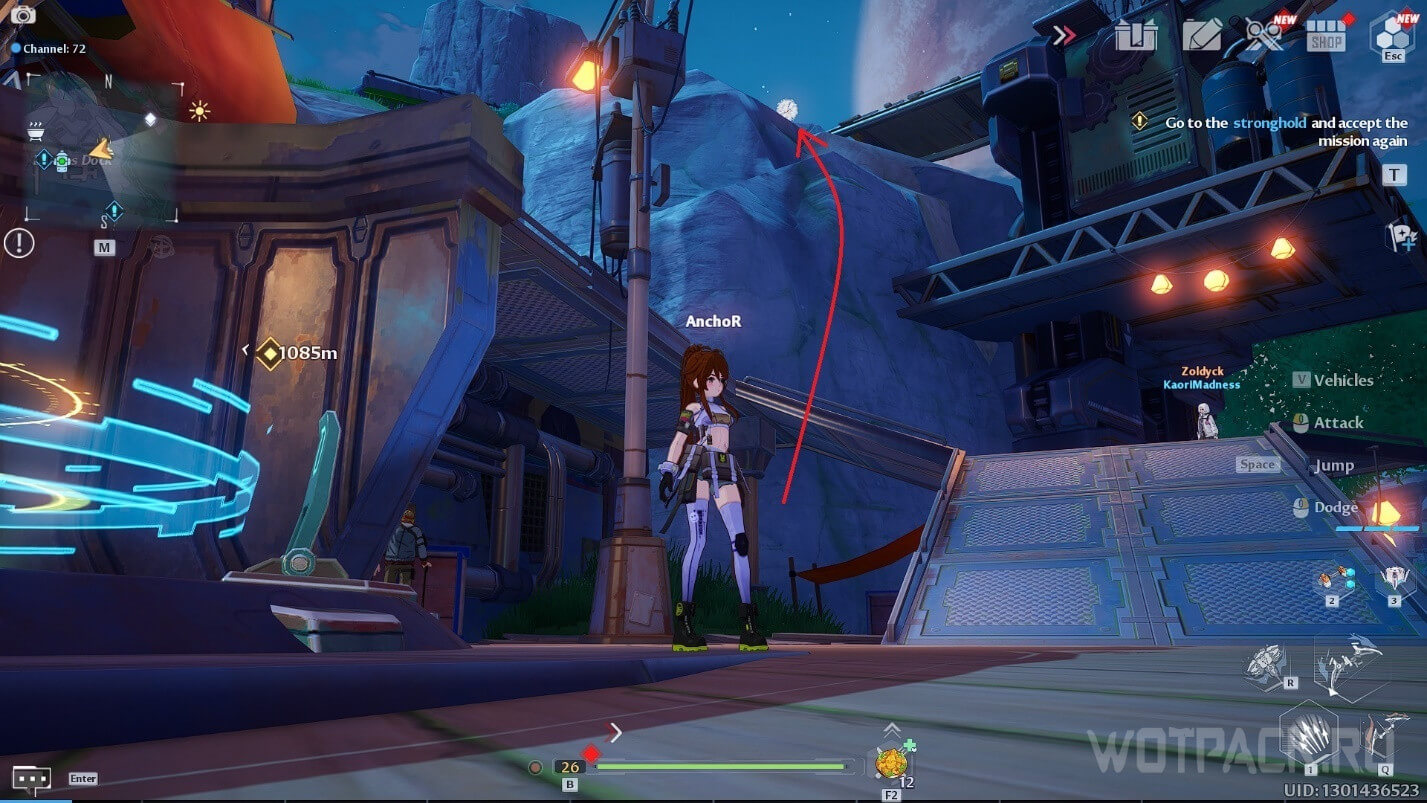The image size is (1427, 803).
Task: Switch to the bow weapon in slot Q
Action: click(x=1381, y=737)
